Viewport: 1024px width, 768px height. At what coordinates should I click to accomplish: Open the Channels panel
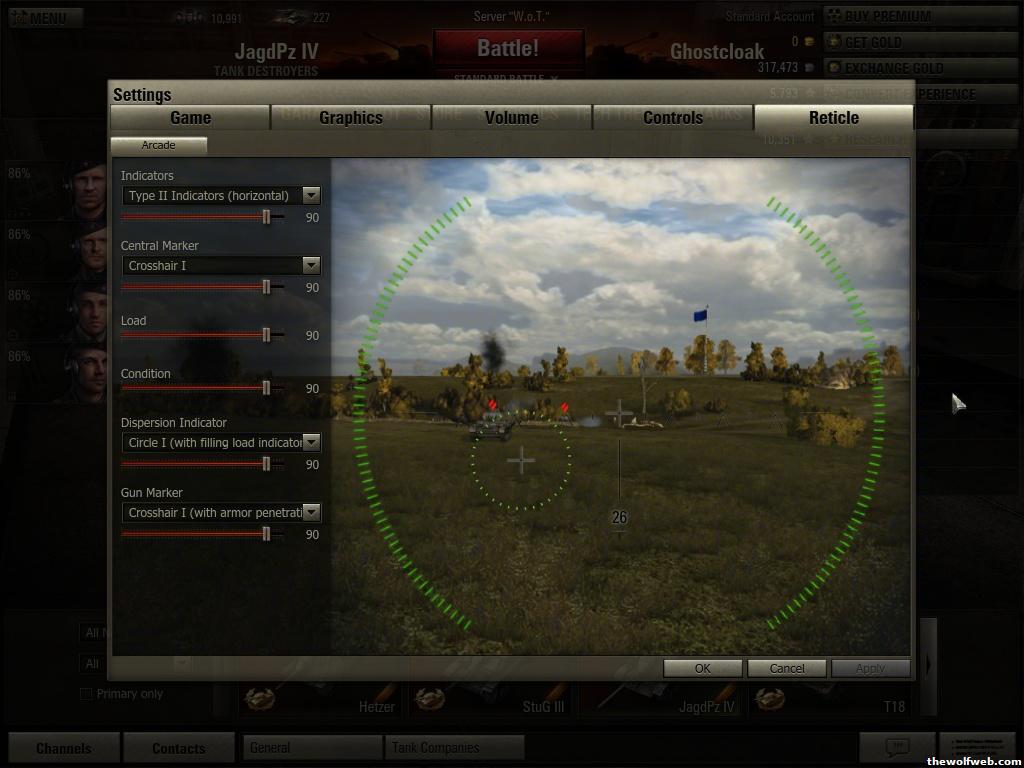[64, 748]
